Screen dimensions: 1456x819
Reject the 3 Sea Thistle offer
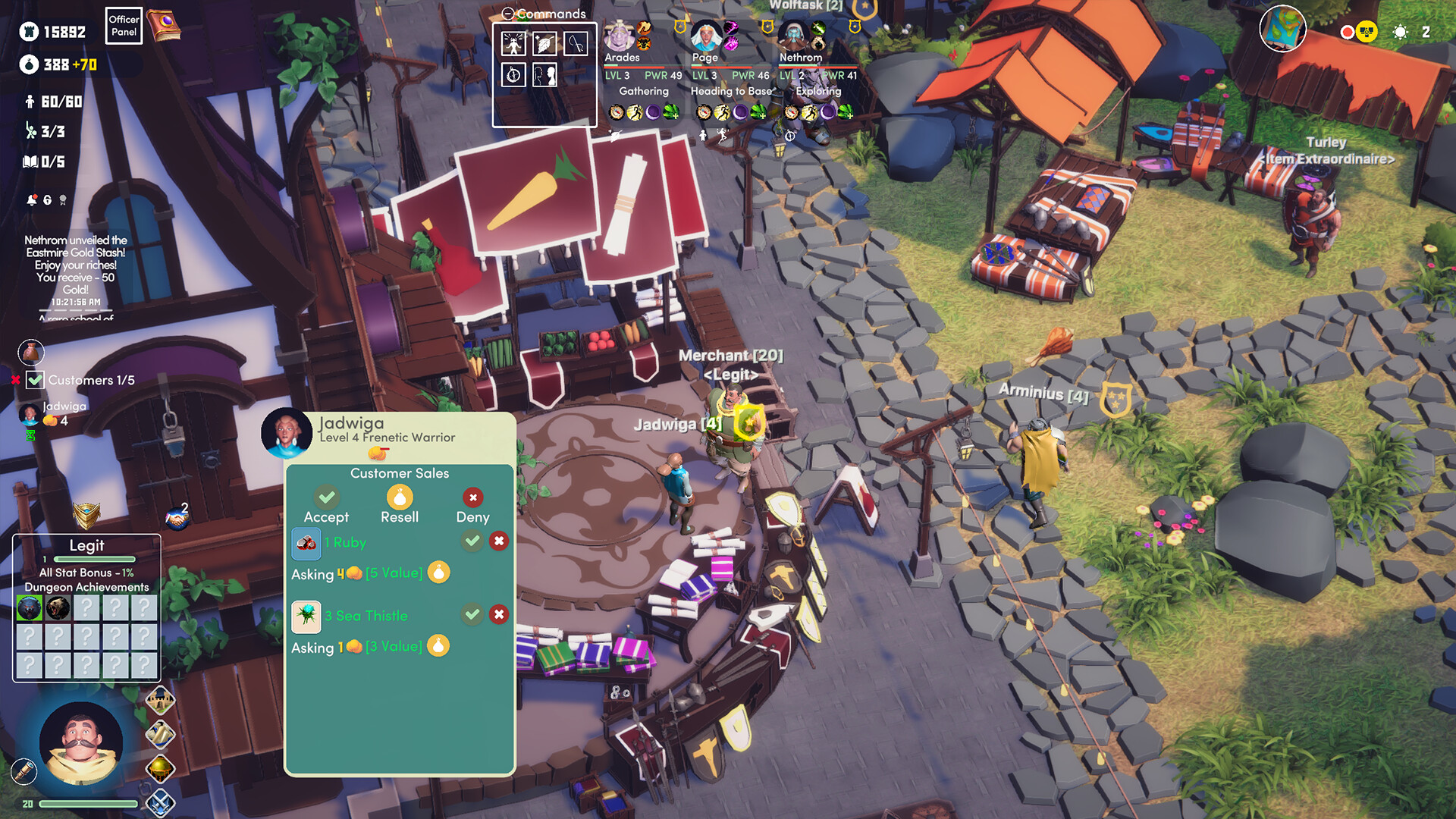click(x=498, y=615)
